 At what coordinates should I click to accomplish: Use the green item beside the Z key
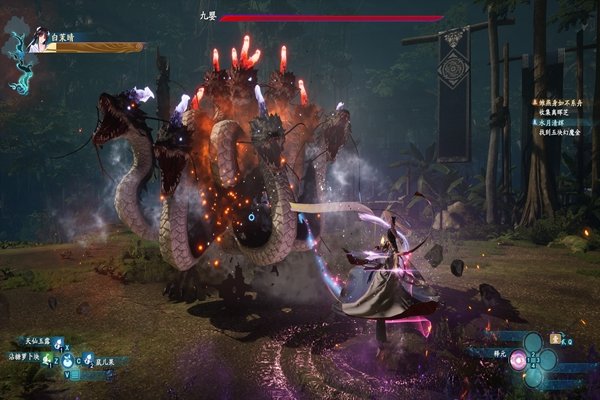coord(46,361)
